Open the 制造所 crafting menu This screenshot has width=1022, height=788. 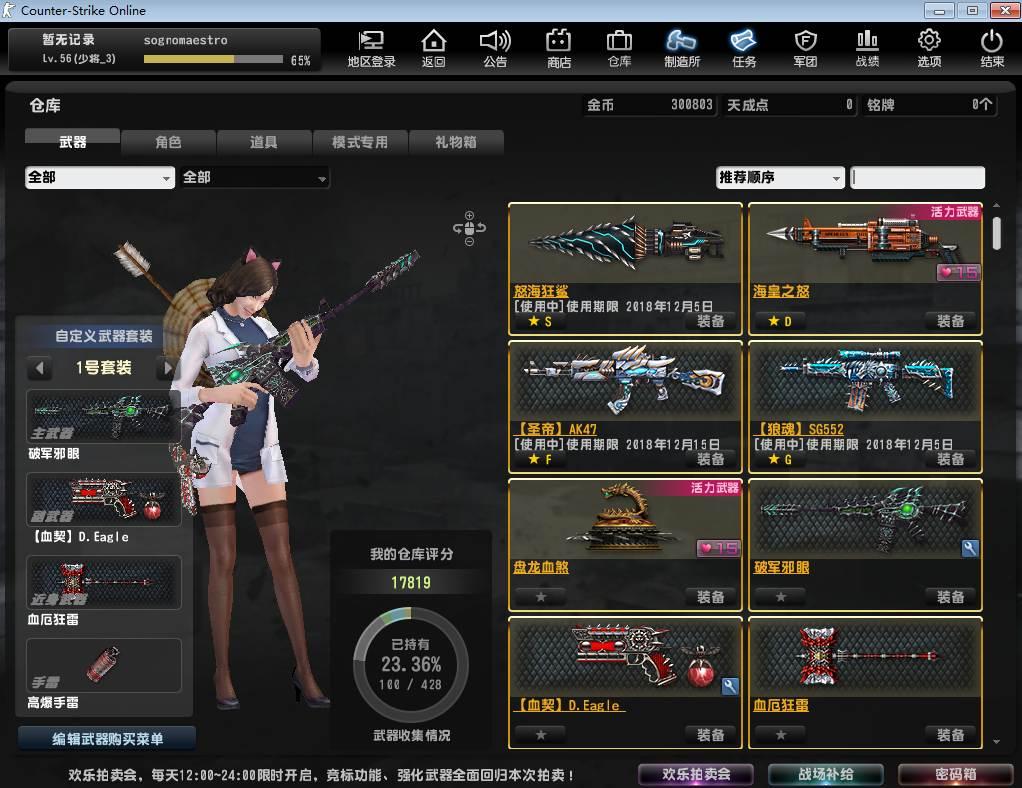click(681, 47)
